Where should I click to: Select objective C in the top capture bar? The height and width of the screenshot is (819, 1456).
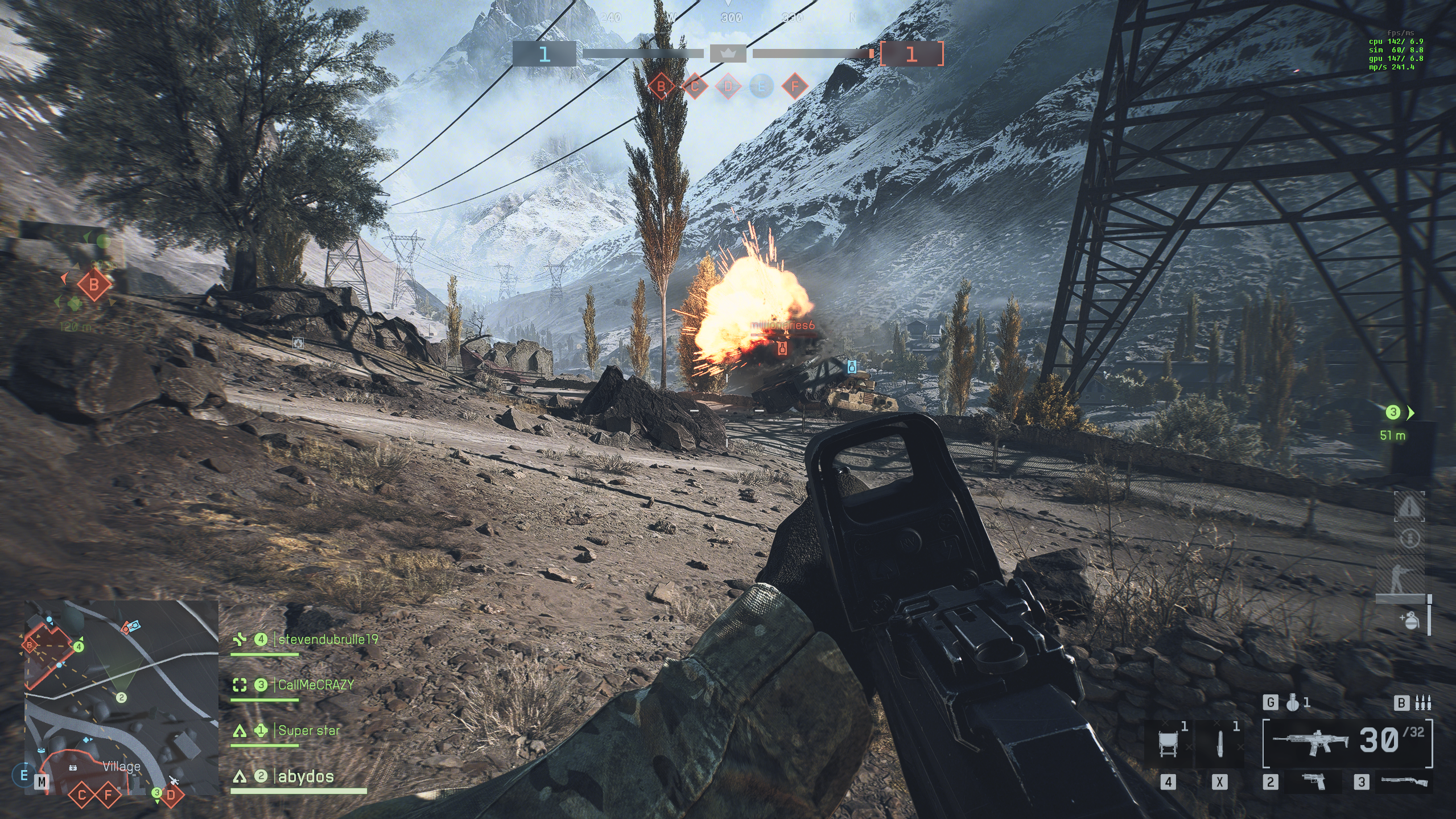point(695,87)
